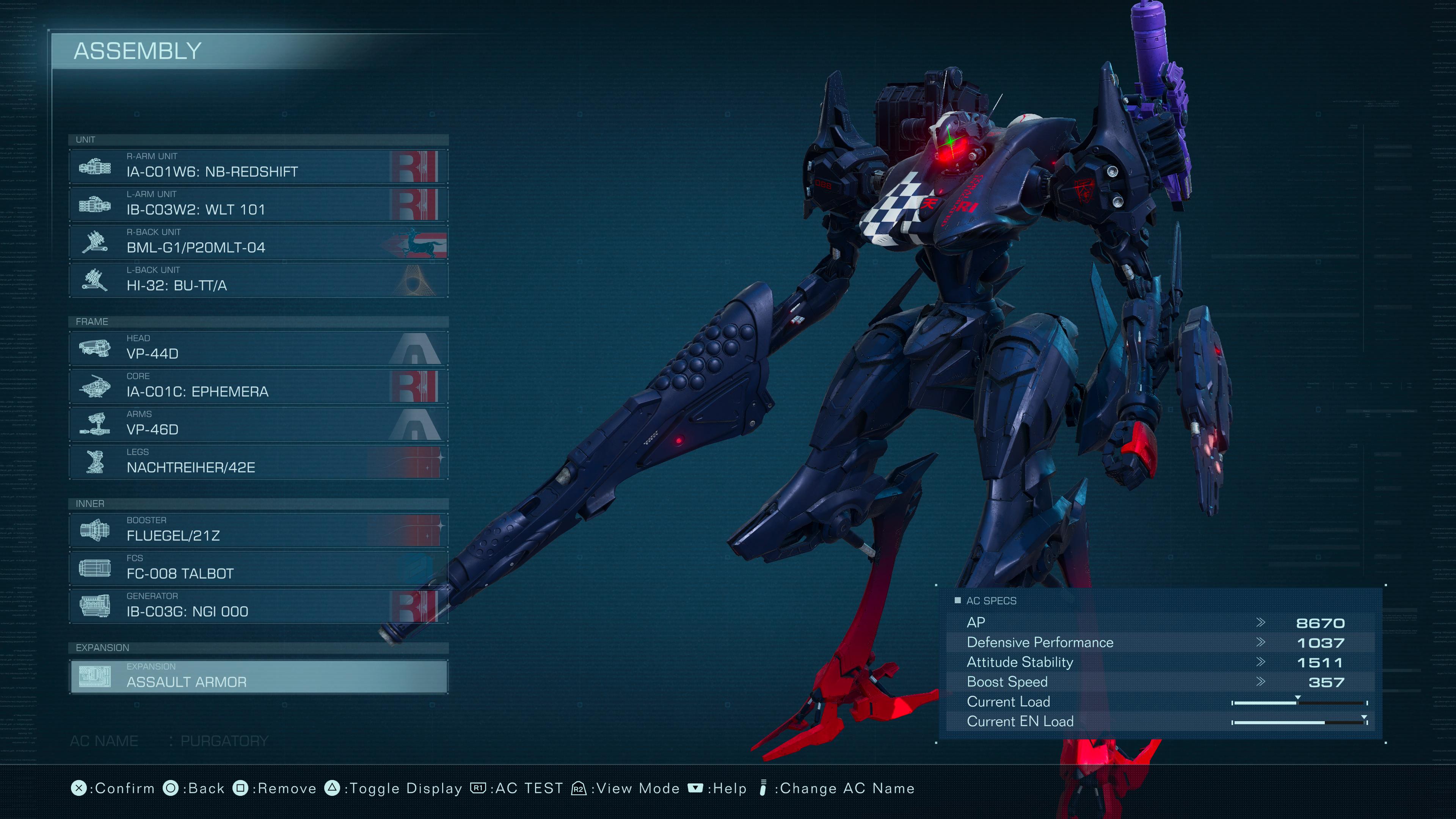1456x819 pixels.
Task: Open the CORE IA-C01C: EPHEMERA entry
Action: 258,386
